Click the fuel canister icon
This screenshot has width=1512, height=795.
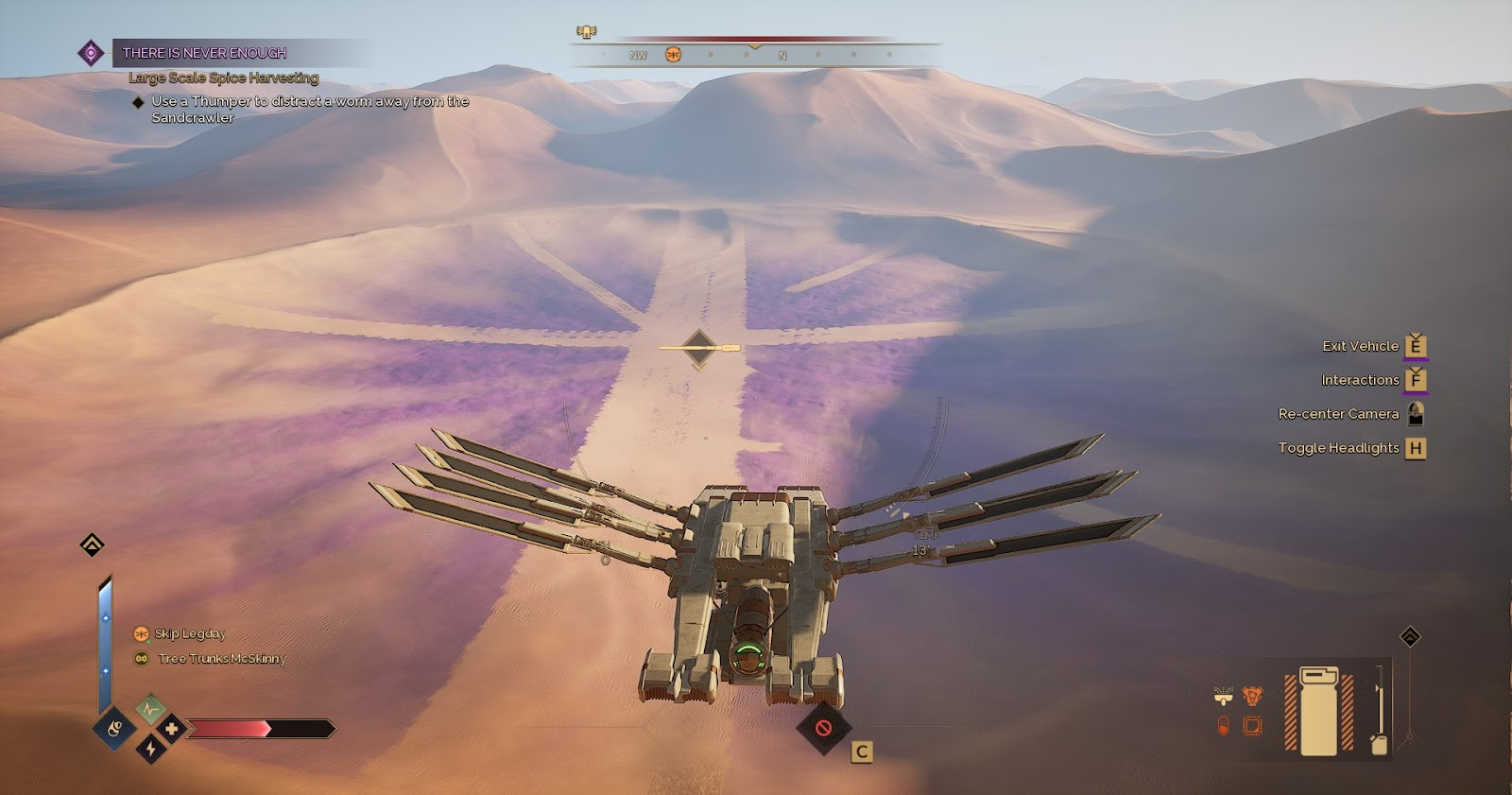click(x=1379, y=744)
